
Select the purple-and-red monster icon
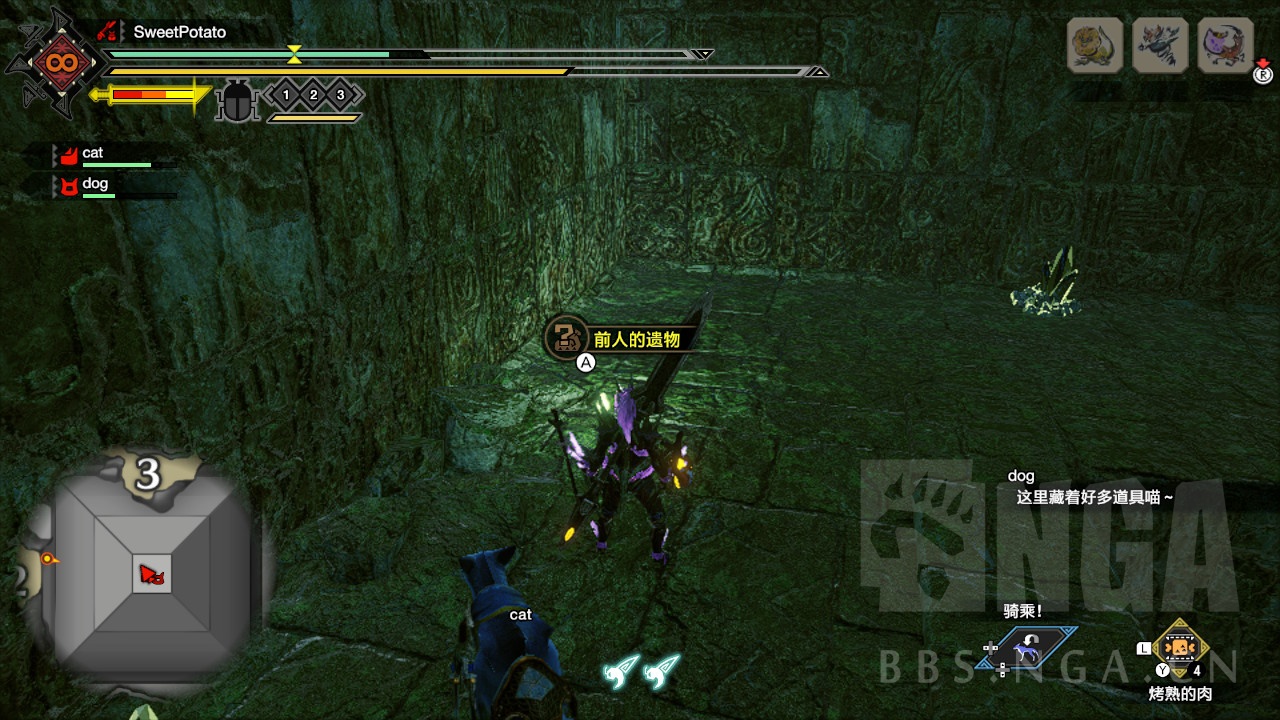1225,45
